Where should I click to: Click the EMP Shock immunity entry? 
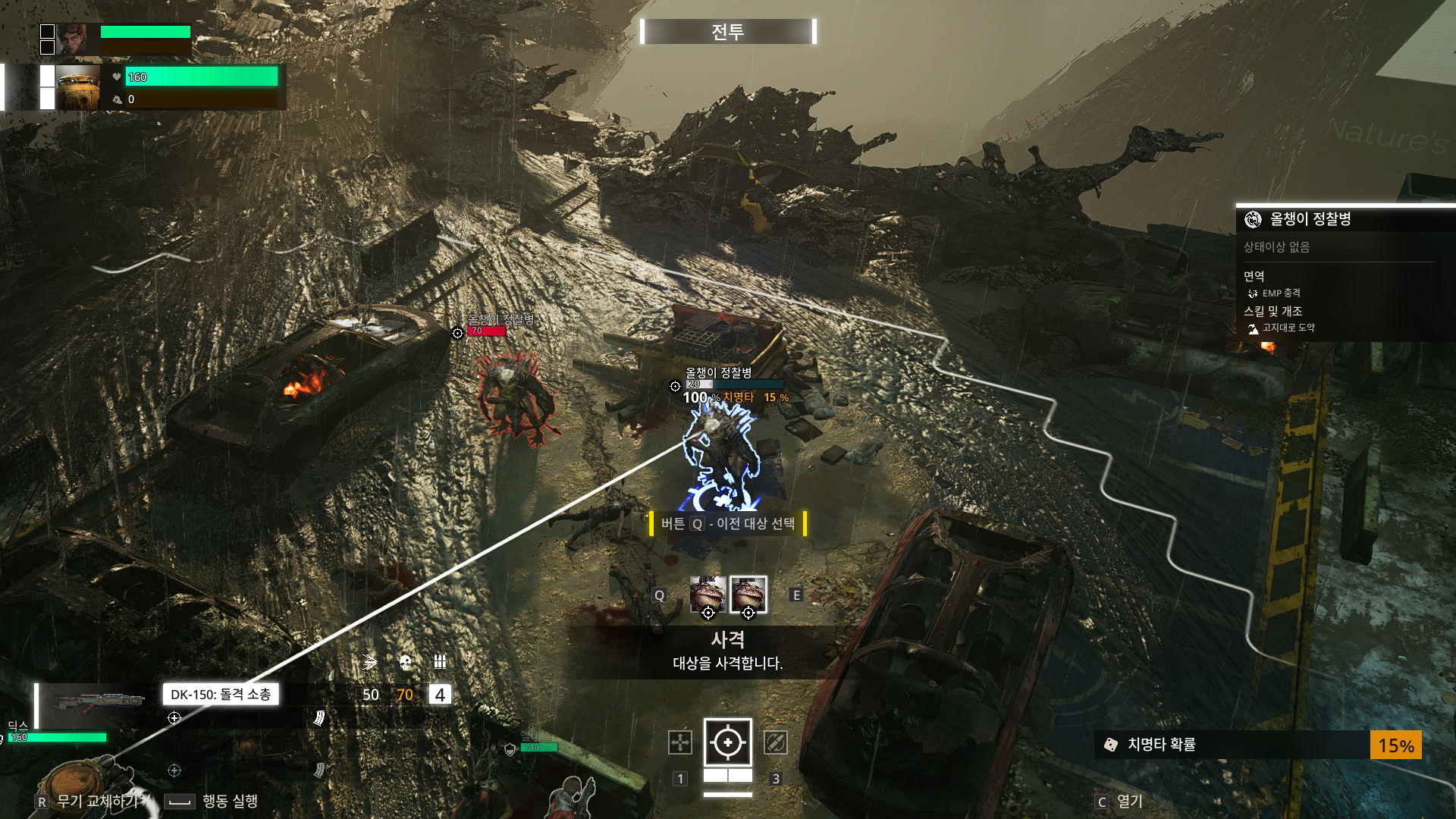pos(1281,293)
